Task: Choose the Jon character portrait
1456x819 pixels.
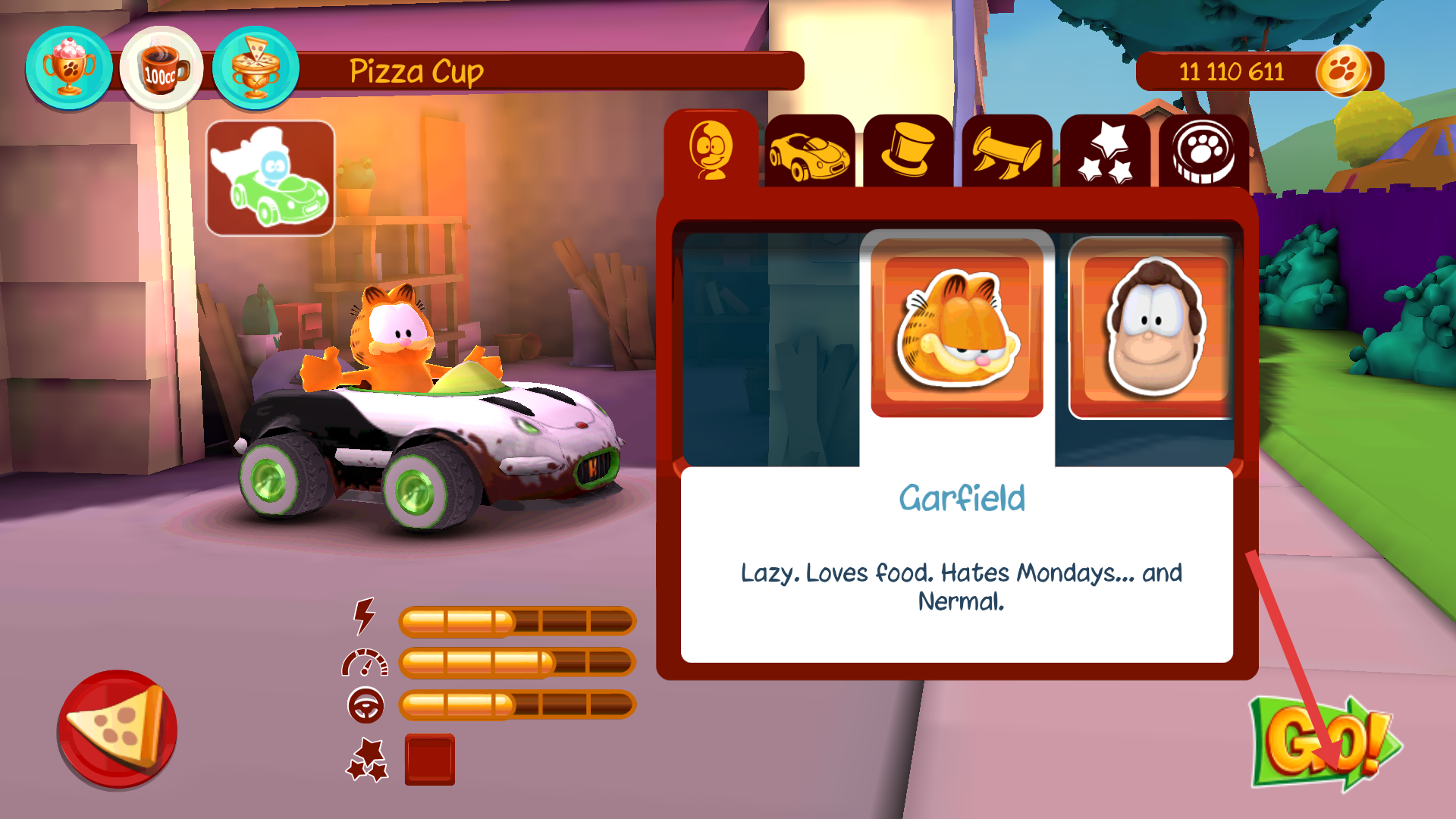Action: point(1150,328)
